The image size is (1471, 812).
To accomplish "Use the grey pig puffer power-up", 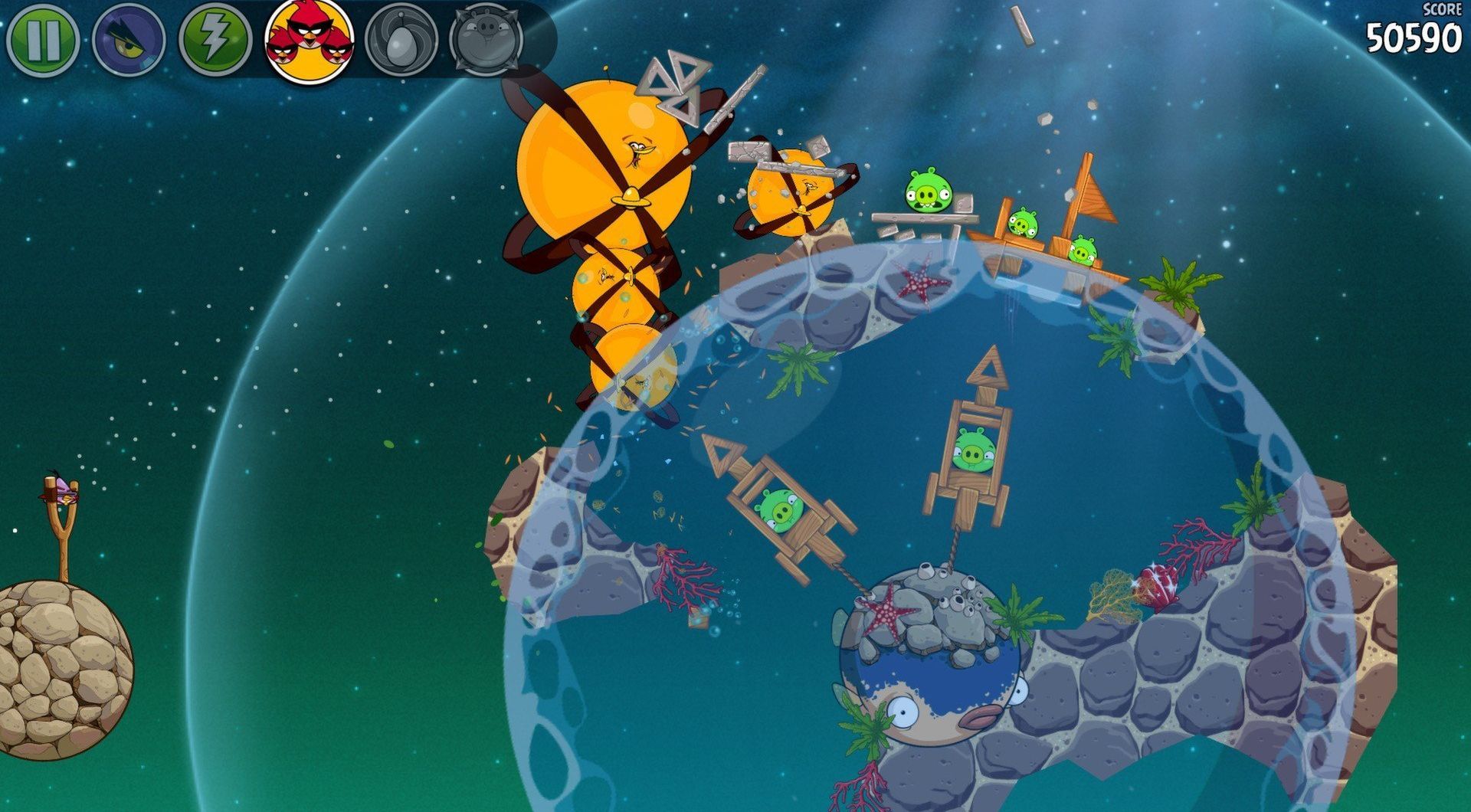I will tap(487, 38).
